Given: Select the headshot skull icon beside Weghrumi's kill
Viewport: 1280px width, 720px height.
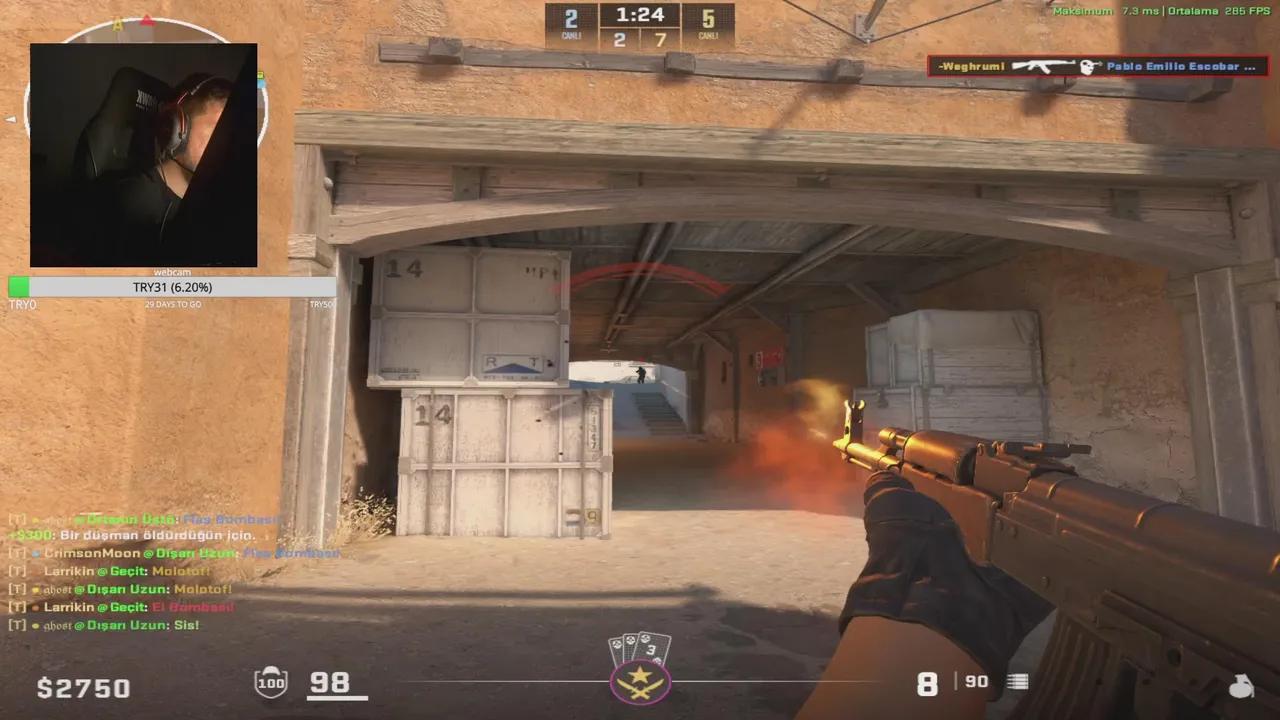Looking at the screenshot, I should (1087, 66).
